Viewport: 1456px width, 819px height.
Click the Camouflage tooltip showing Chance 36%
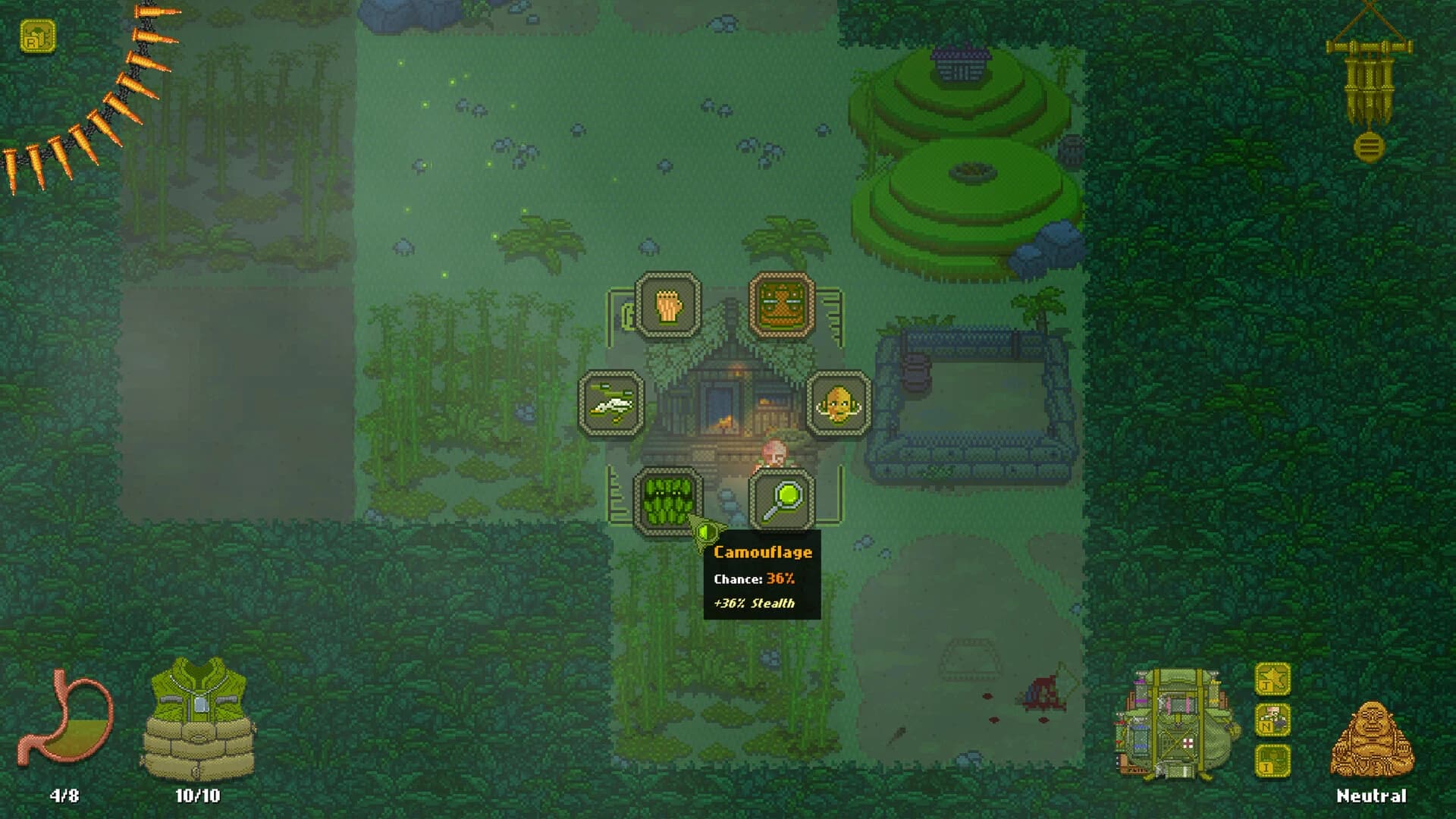pos(762,578)
